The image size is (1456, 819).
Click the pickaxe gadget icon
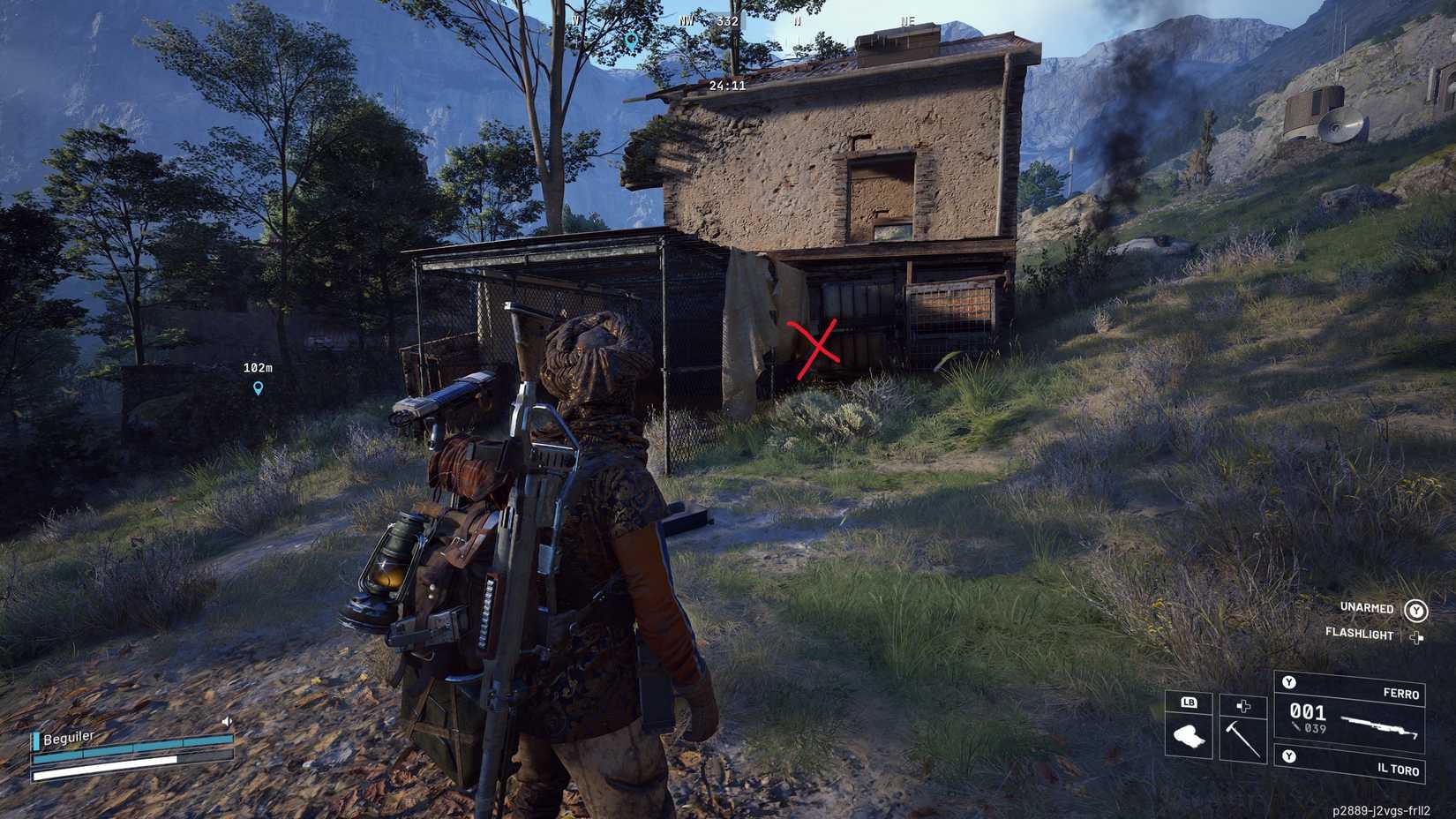1242,738
